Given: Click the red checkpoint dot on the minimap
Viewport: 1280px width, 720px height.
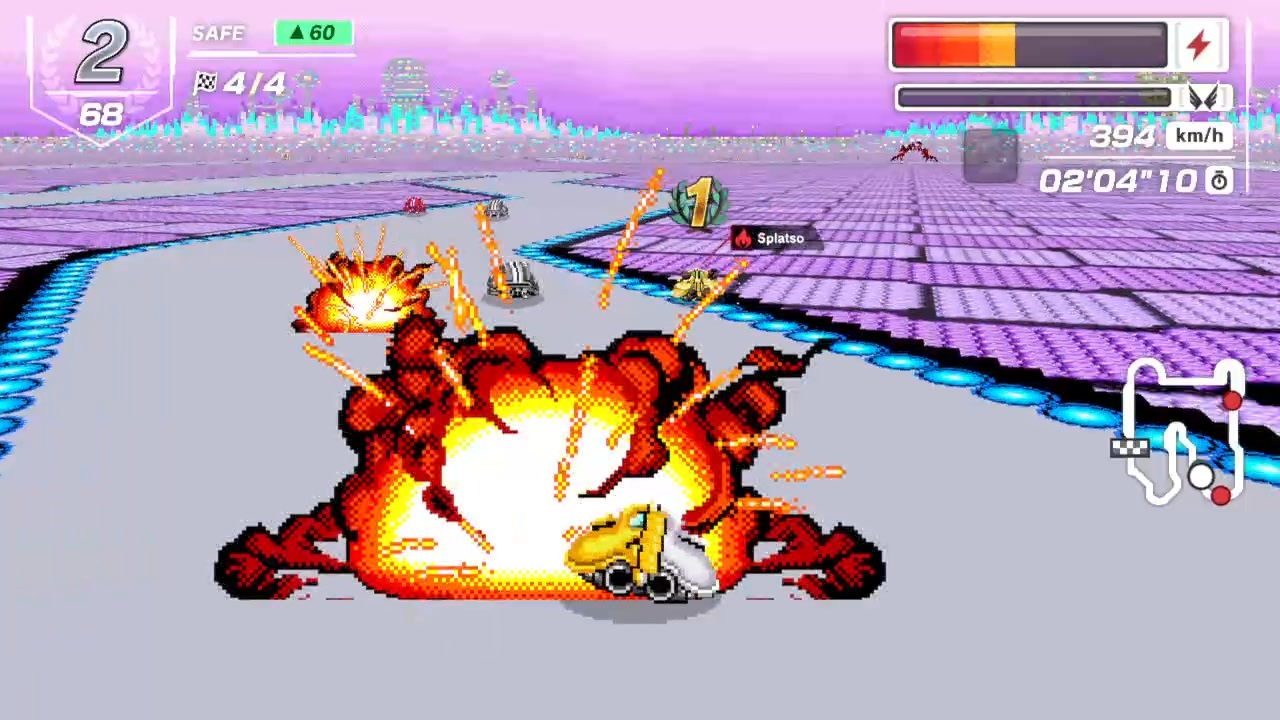Looking at the screenshot, I should [1232, 400].
